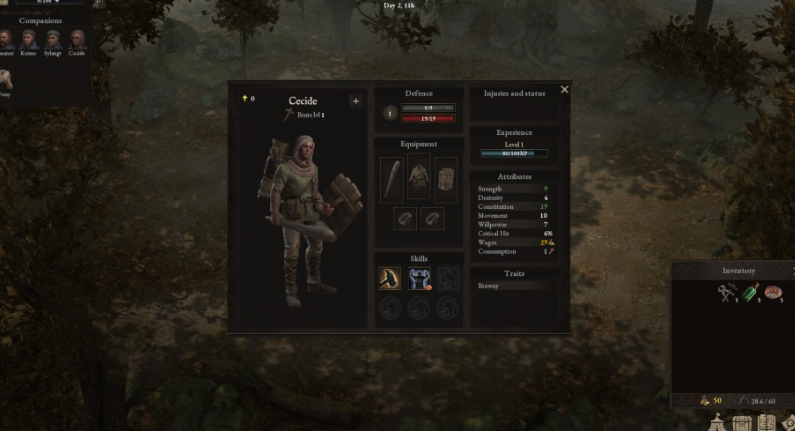Toggle the treasure chest inventory icon
795x431 pixels.
pos(743,423)
